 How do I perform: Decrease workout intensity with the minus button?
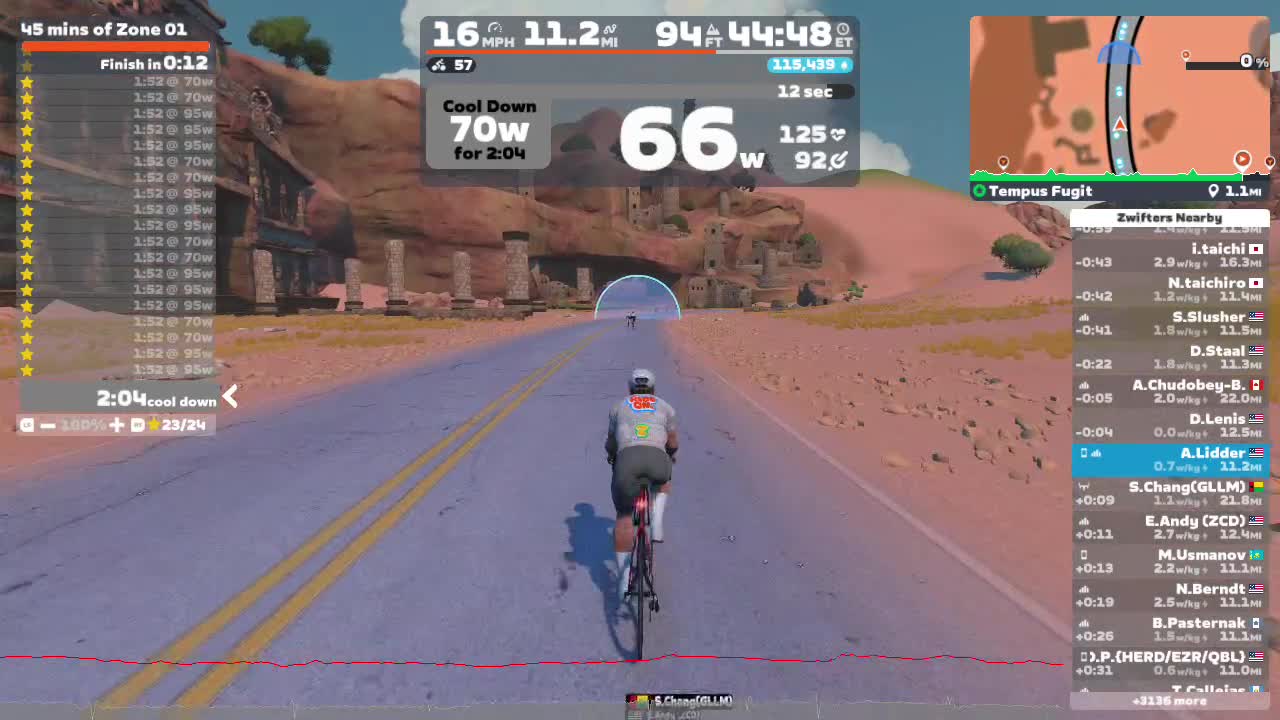(x=47, y=424)
